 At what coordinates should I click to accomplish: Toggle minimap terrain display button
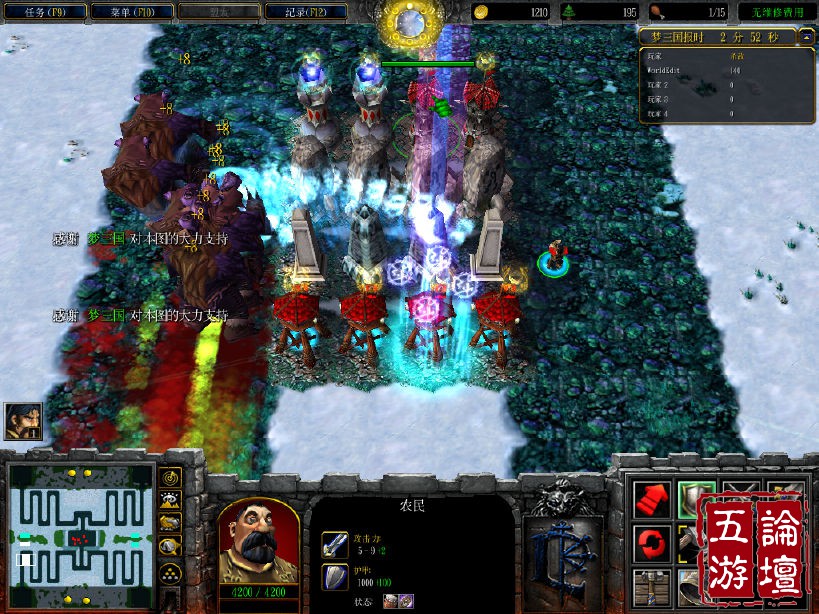[171, 501]
